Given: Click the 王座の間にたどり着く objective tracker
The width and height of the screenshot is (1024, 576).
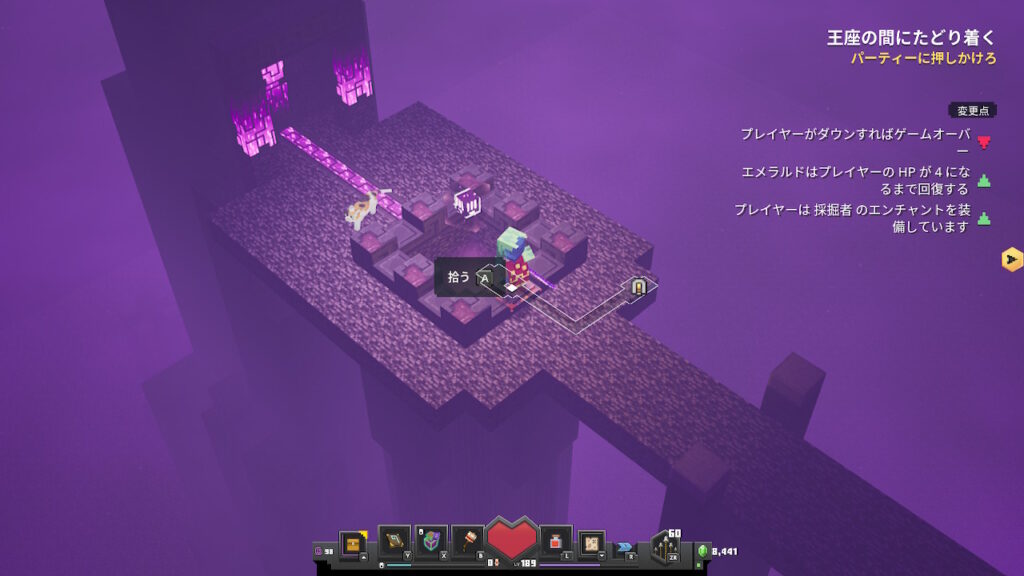Looking at the screenshot, I should point(911,38).
